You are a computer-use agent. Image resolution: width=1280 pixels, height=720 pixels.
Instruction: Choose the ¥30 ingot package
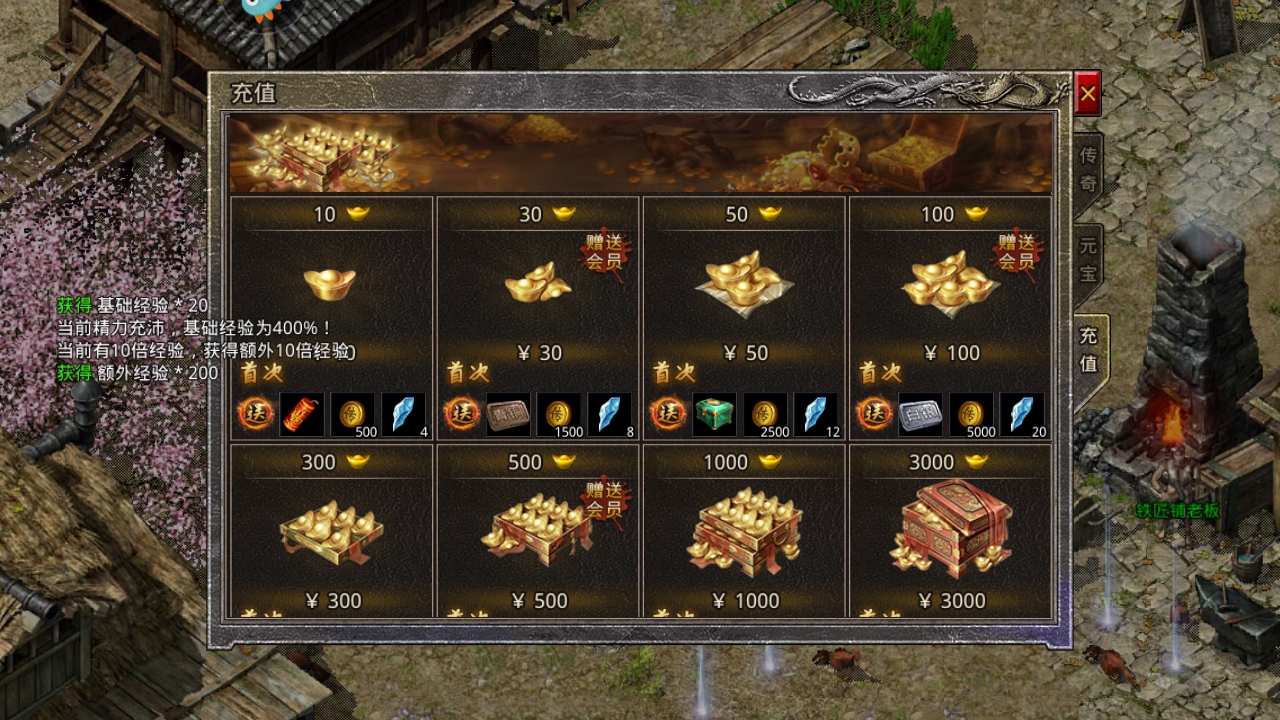(x=538, y=285)
